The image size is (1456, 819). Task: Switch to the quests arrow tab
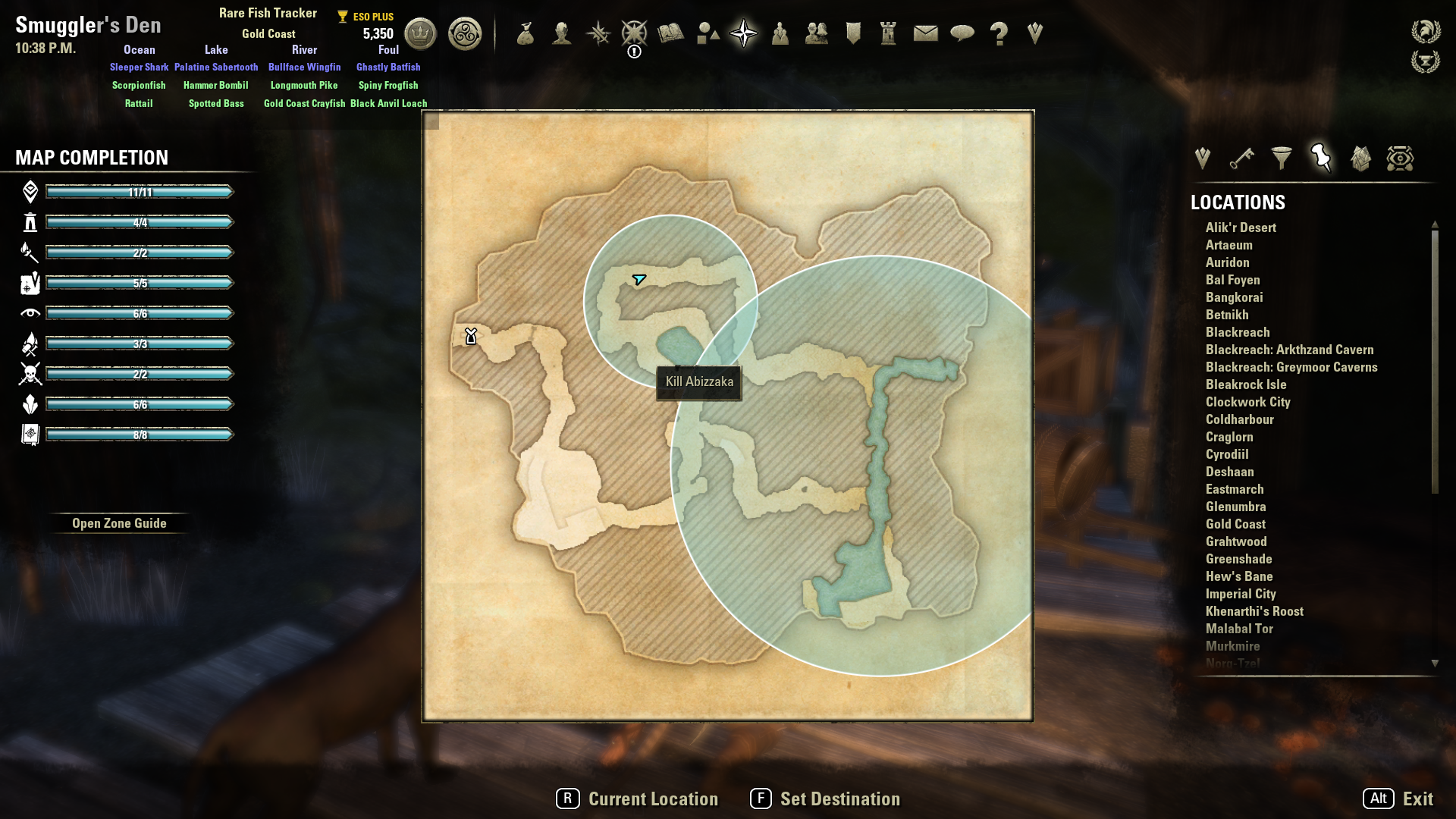click(x=1202, y=158)
